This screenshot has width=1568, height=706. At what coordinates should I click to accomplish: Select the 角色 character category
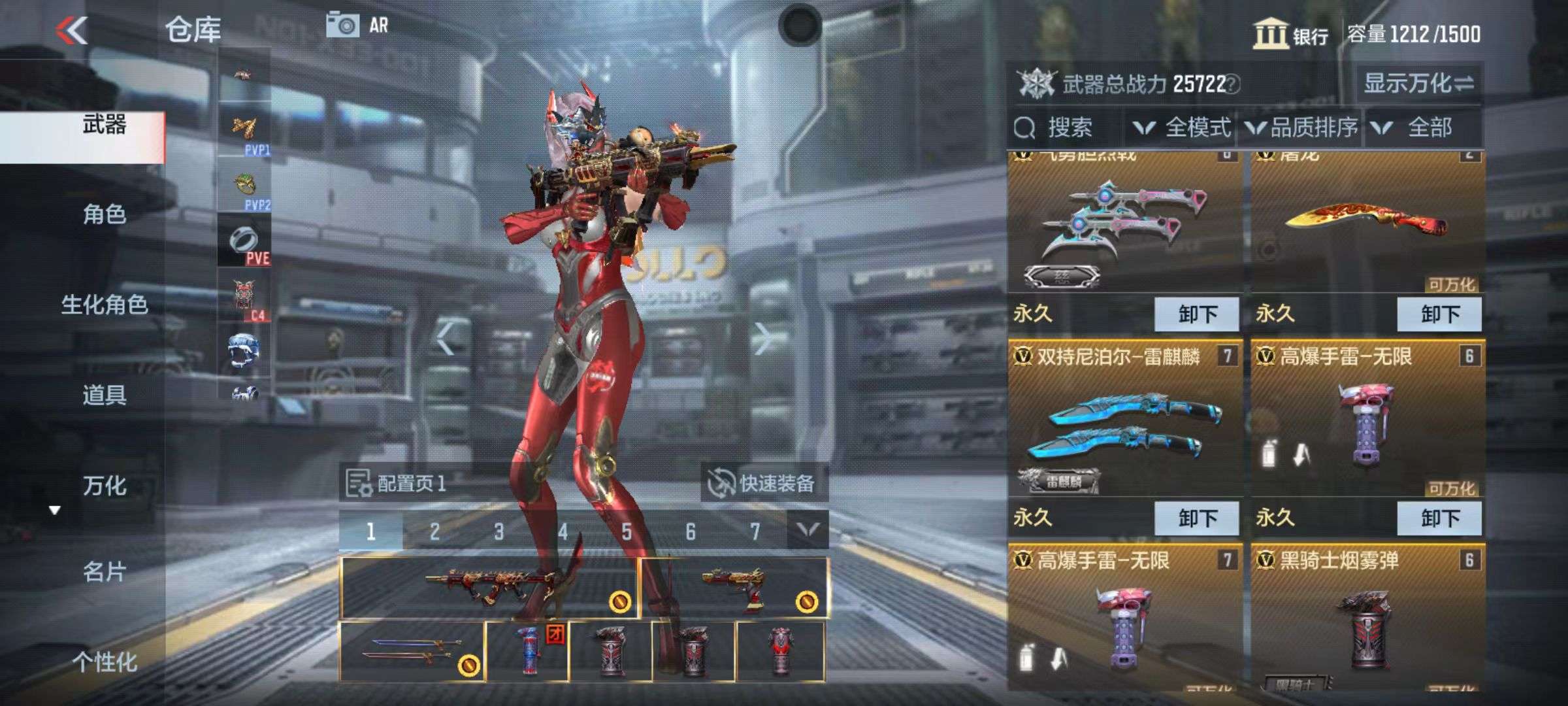[x=104, y=214]
